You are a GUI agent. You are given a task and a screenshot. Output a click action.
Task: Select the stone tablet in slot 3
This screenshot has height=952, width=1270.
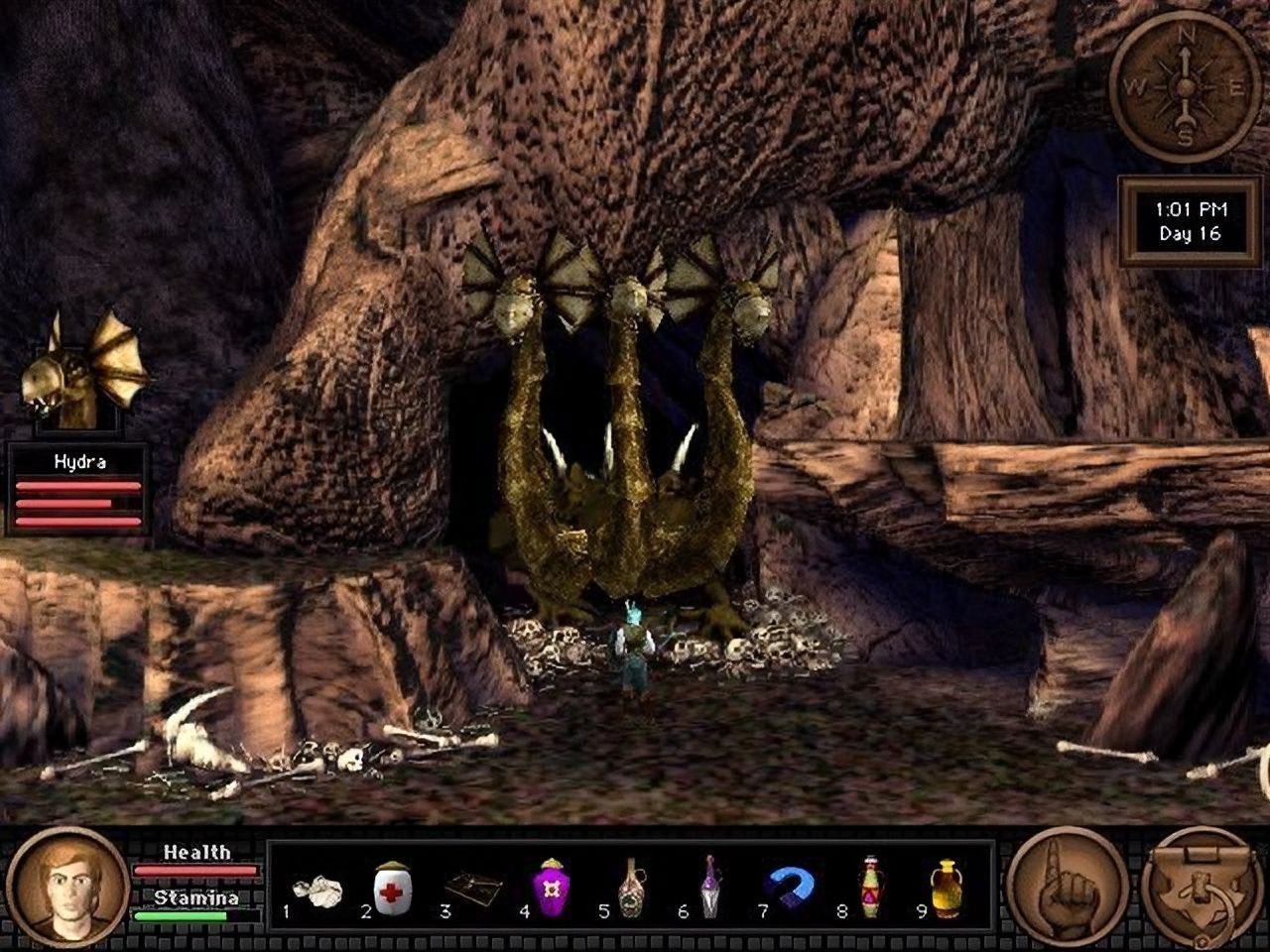(x=469, y=886)
